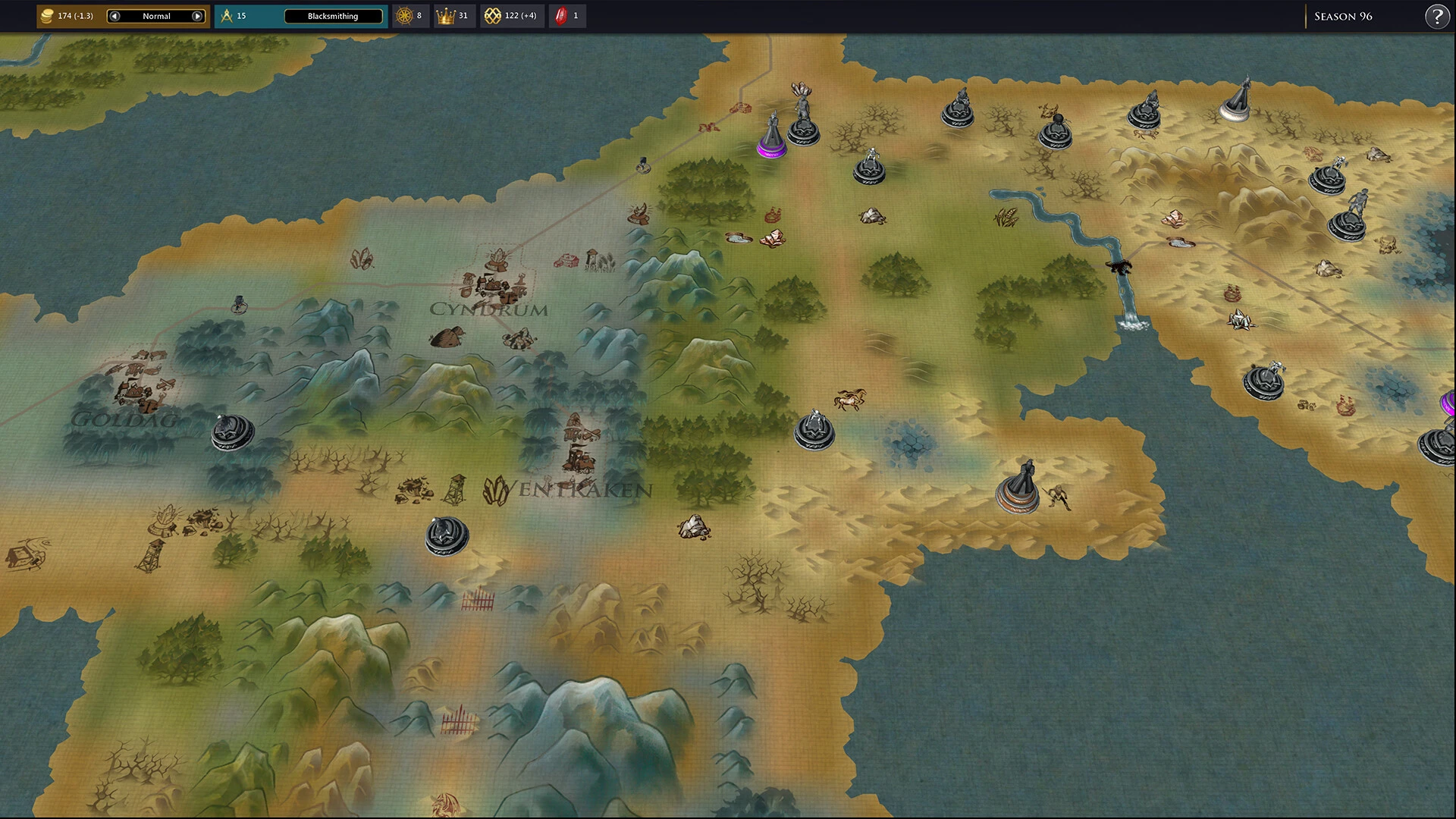Viewport: 1456px width, 819px height.
Task: Click the golden crown resource icon
Action: pos(444,16)
